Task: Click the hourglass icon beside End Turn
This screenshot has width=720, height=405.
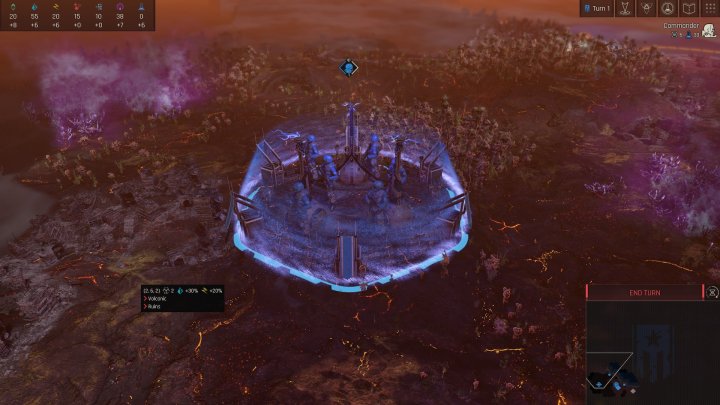Action: point(711,292)
